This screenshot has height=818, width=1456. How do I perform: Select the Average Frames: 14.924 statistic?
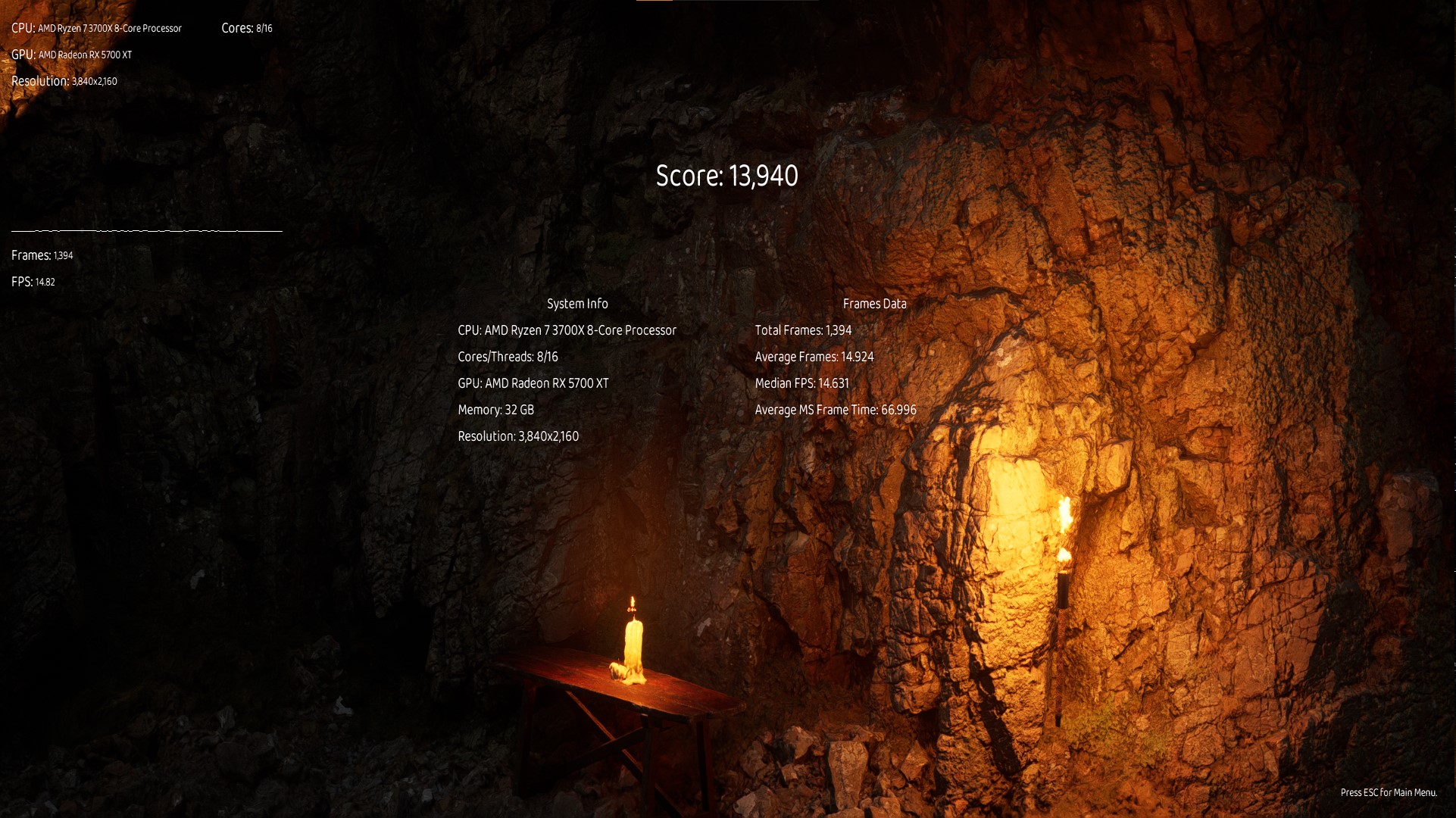pos(813,356)
